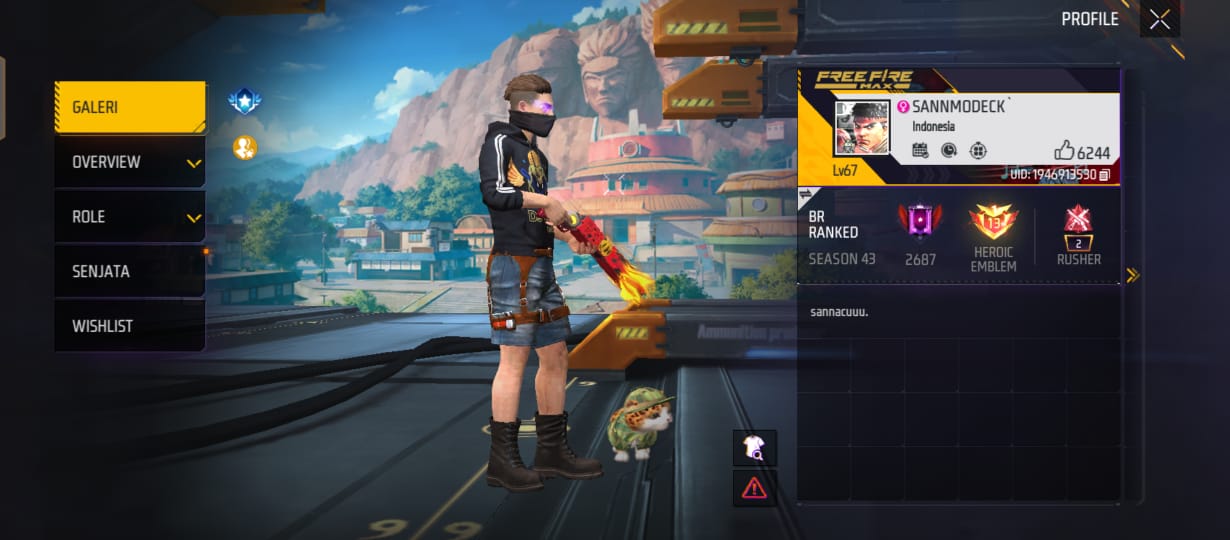Click the clock icon under player name

pos(949,151)
